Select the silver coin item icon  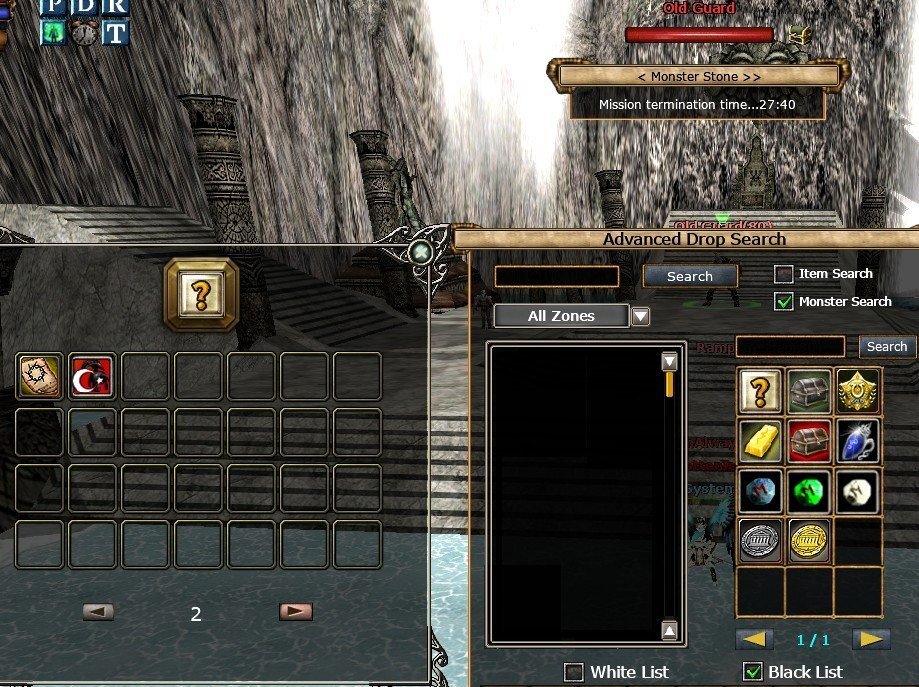click(x=761, y=540)
